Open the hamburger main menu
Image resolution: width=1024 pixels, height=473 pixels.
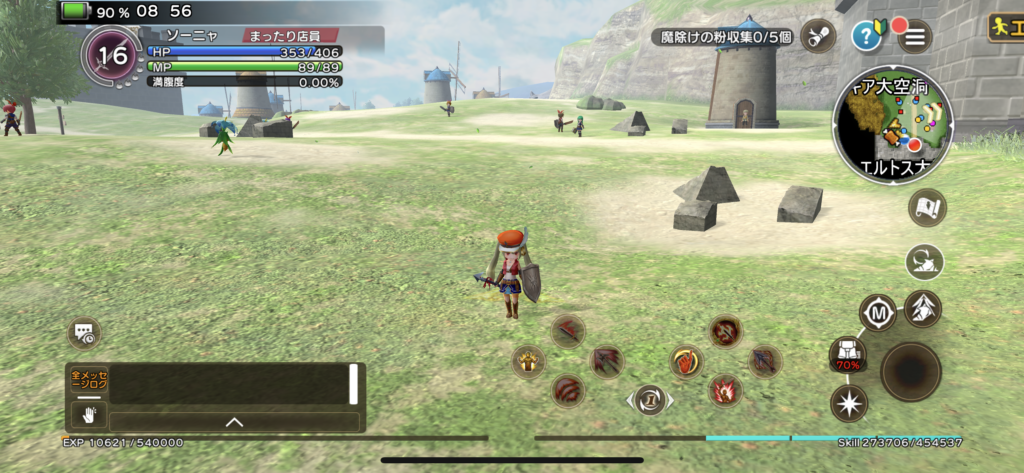tap(914, 37)
